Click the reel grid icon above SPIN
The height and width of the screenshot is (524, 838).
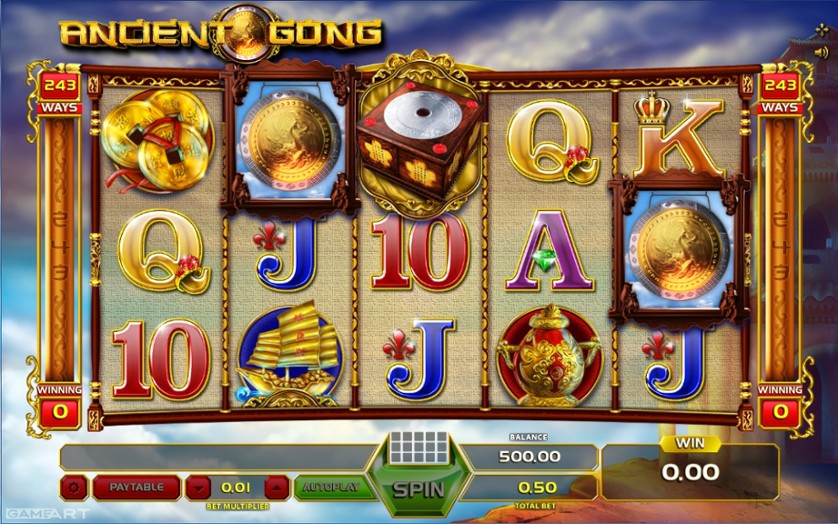tap(418, 446)
